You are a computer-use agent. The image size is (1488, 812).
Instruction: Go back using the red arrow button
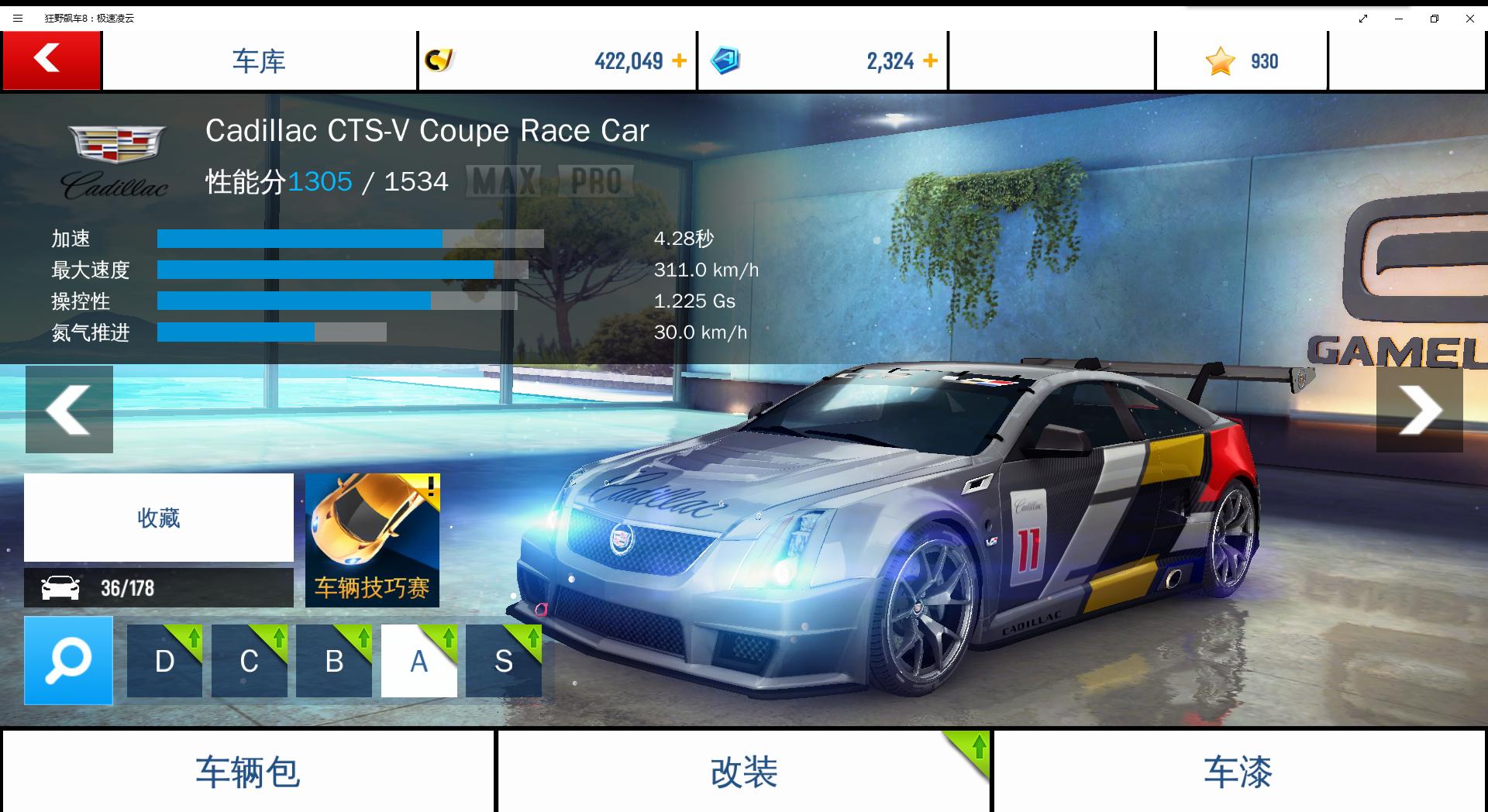pos(51,60)
